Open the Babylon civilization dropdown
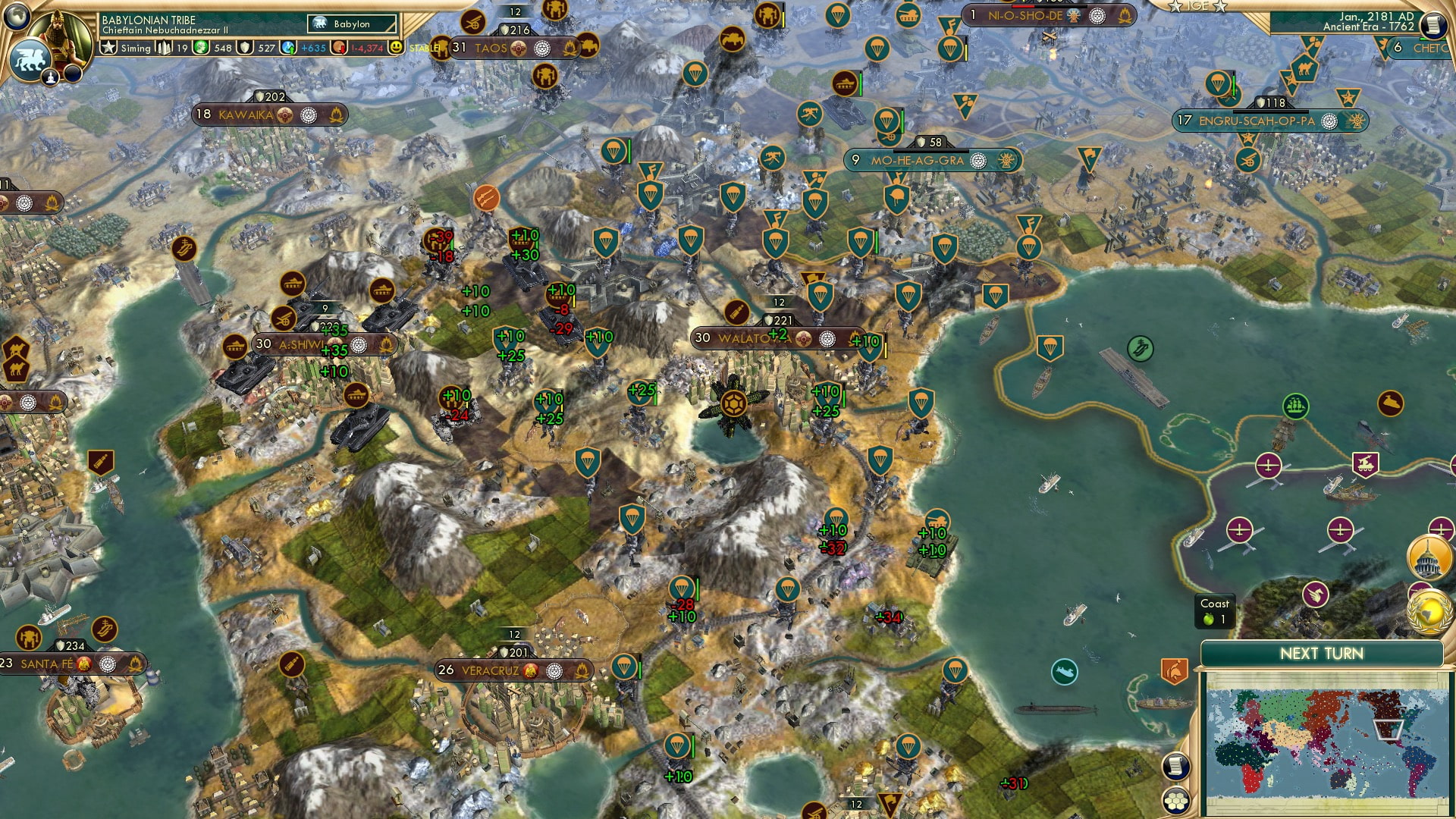This screenshot has height=819, width=1456. pos(353,24)
